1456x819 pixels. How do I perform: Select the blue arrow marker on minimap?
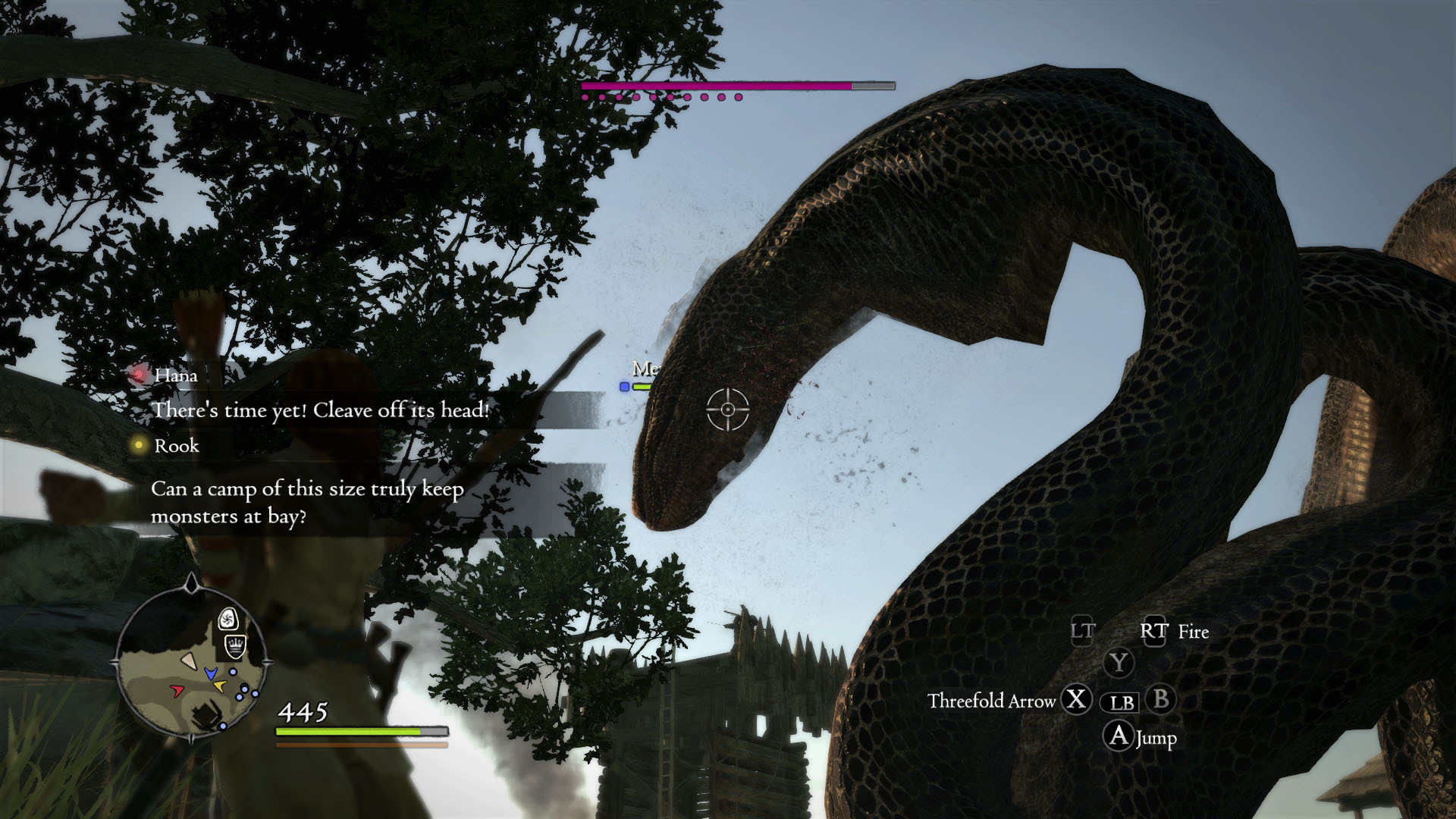(211, 673)
